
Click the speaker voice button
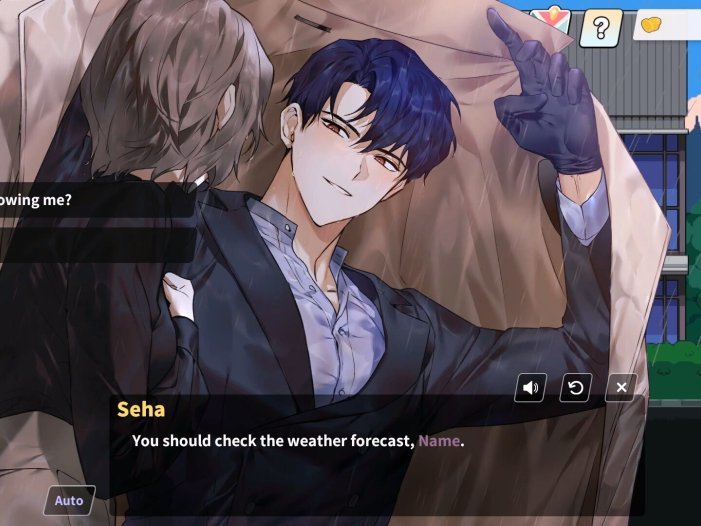[530, 388]
